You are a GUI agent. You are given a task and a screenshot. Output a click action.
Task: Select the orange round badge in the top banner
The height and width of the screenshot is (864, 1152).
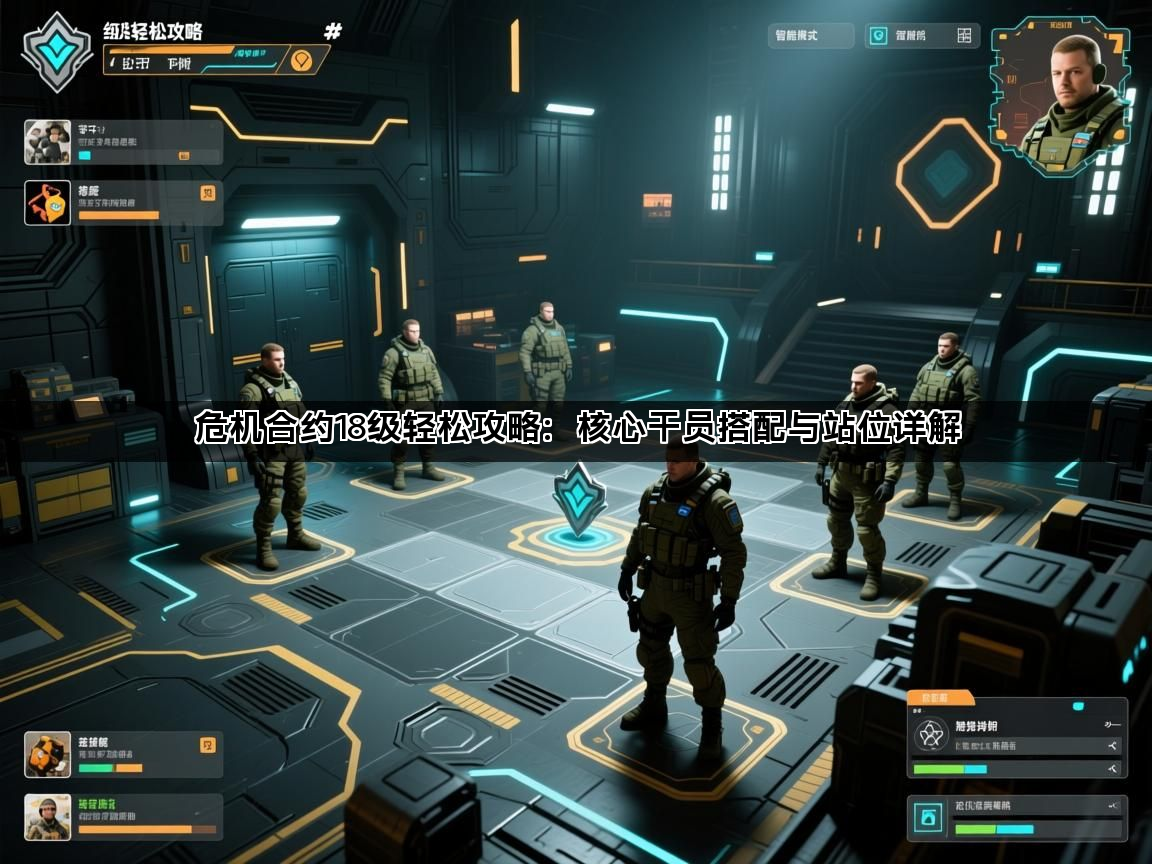click(300, 60)
